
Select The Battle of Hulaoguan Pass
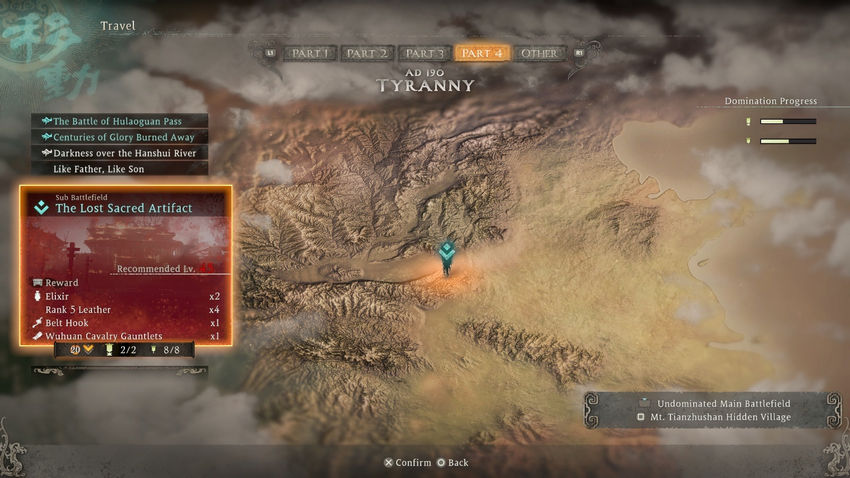pyautogui.click(x=118, y=121)
